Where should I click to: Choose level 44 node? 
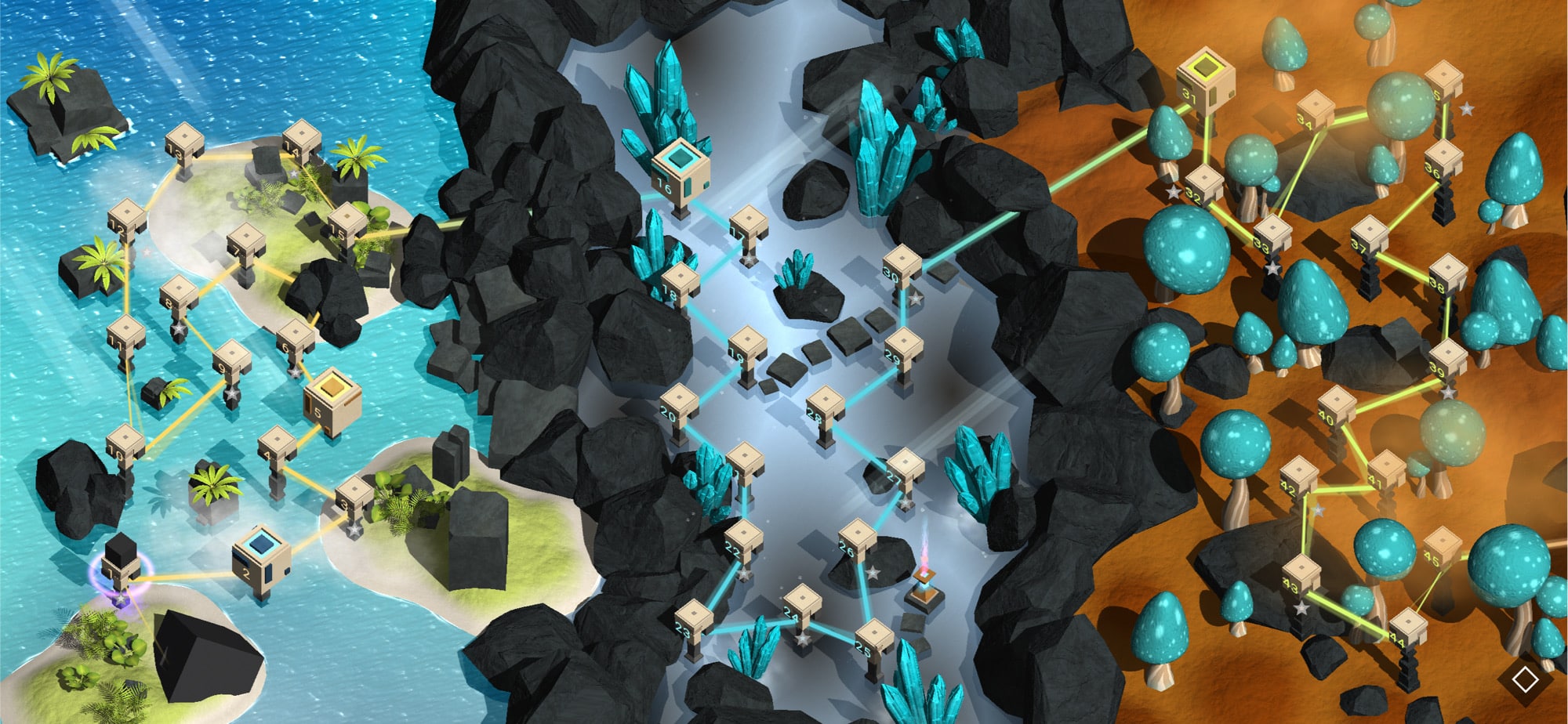point(1408,628)
